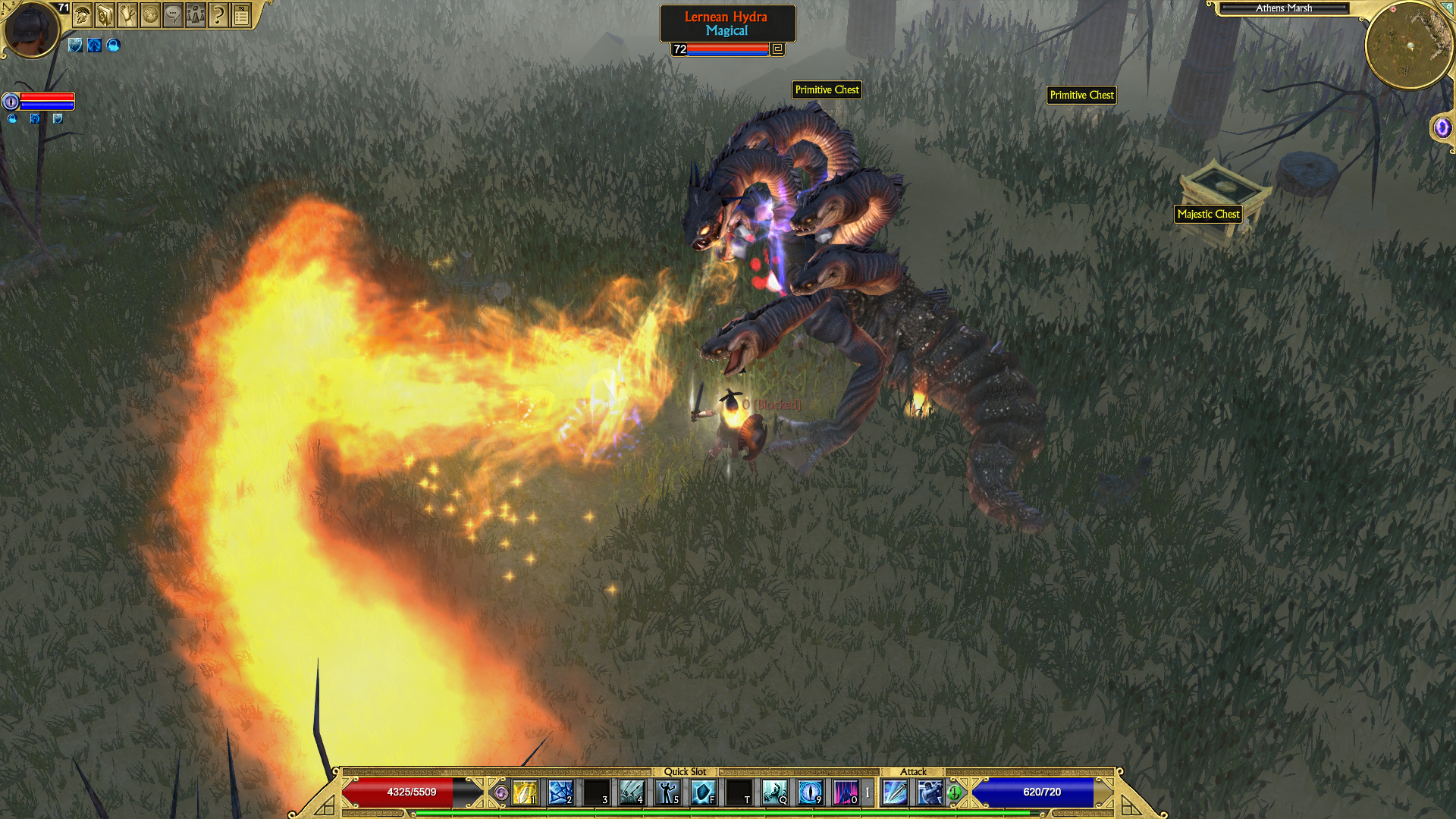
Task: Select the Primitive Chest label near the Hydra
Action: pyautogui.click(x=827, y=90)
